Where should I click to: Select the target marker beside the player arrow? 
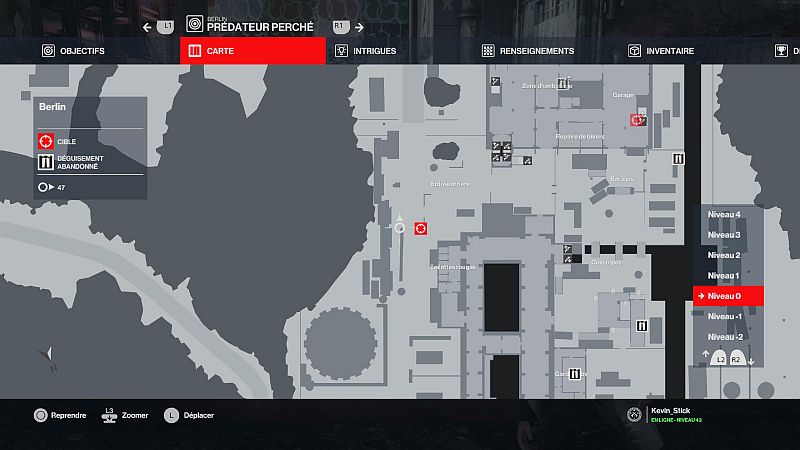point(421,228)
